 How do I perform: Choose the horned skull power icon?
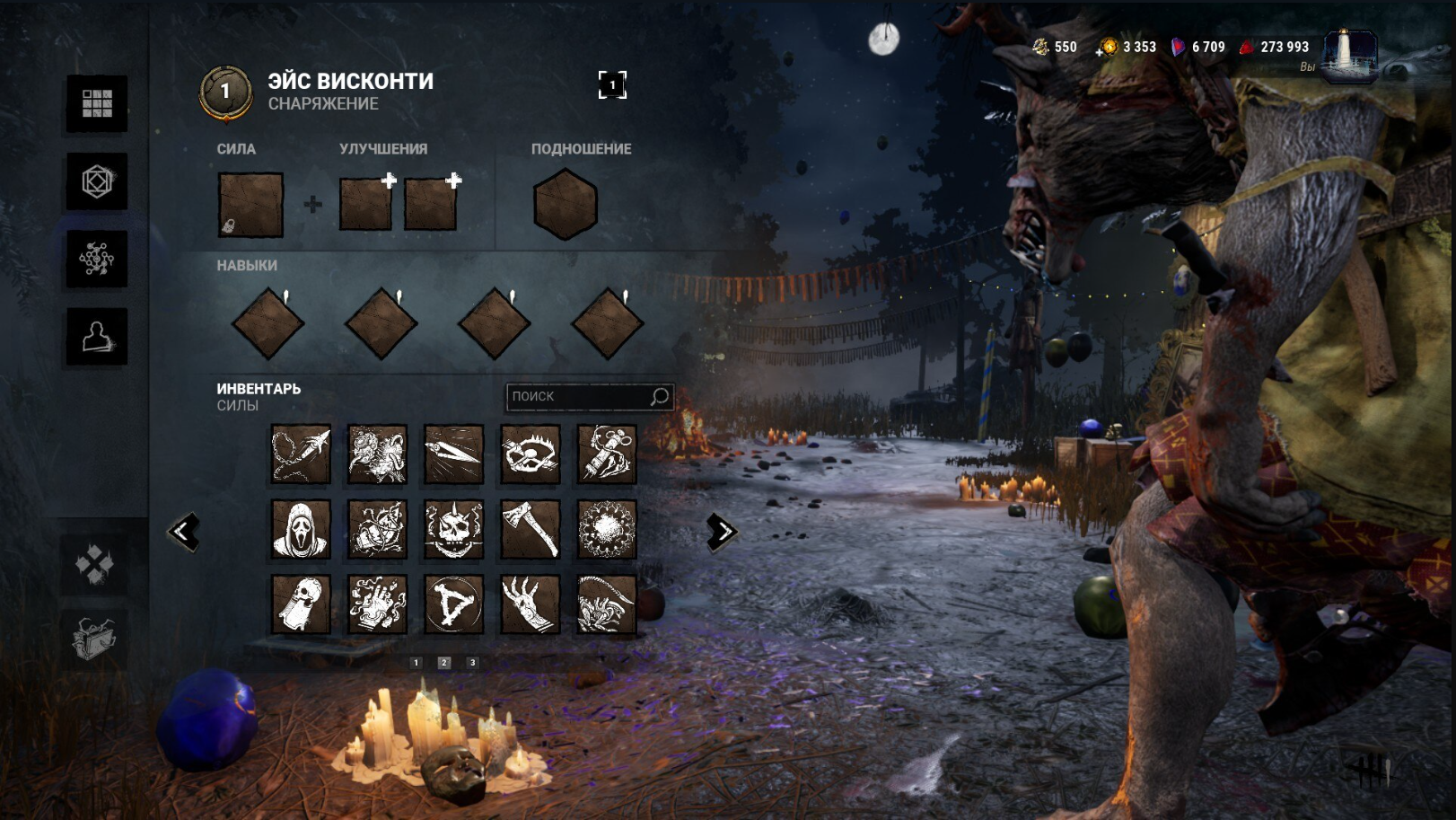454,530
